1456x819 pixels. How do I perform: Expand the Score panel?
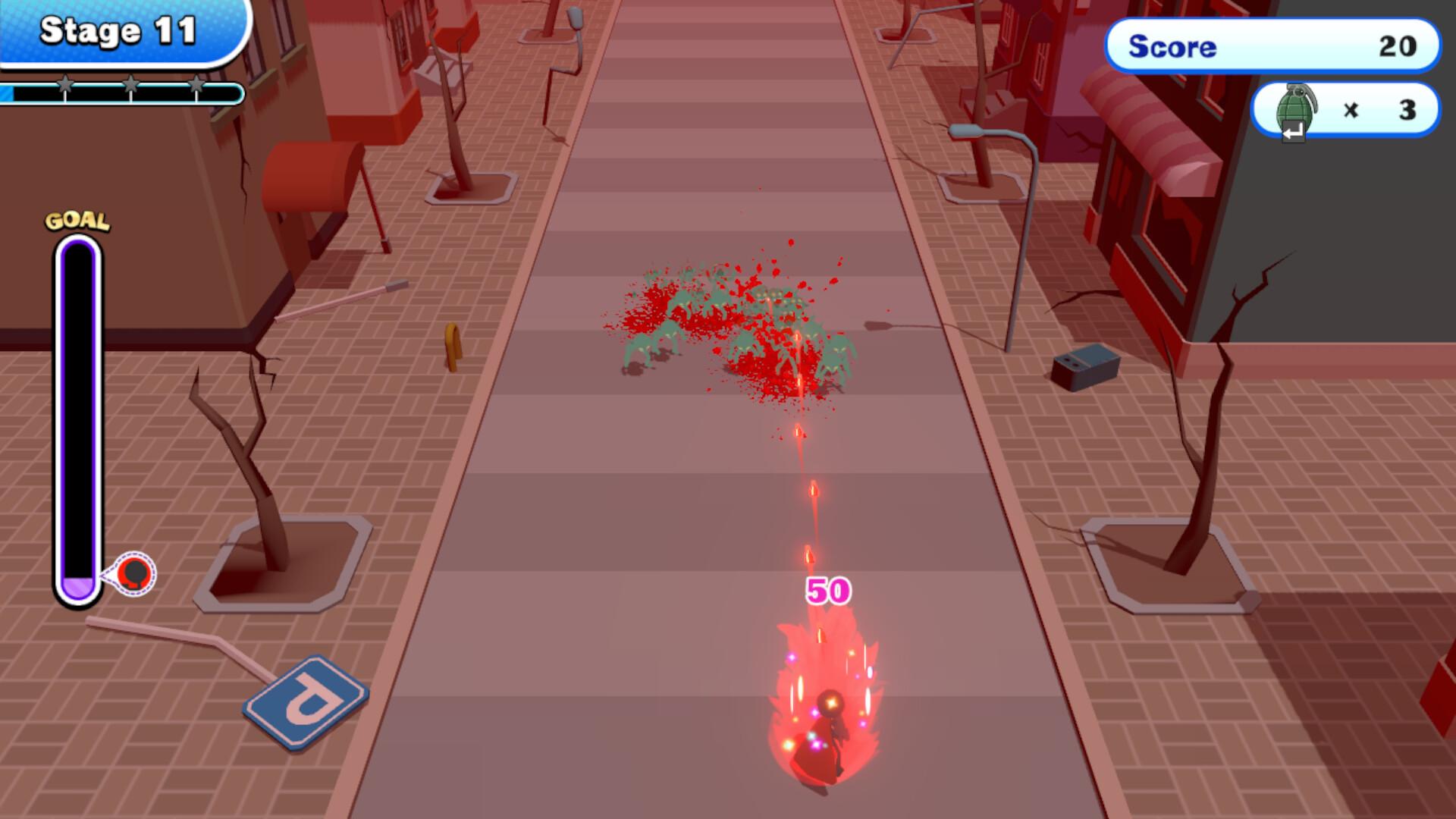click(x=1272, y=47)
